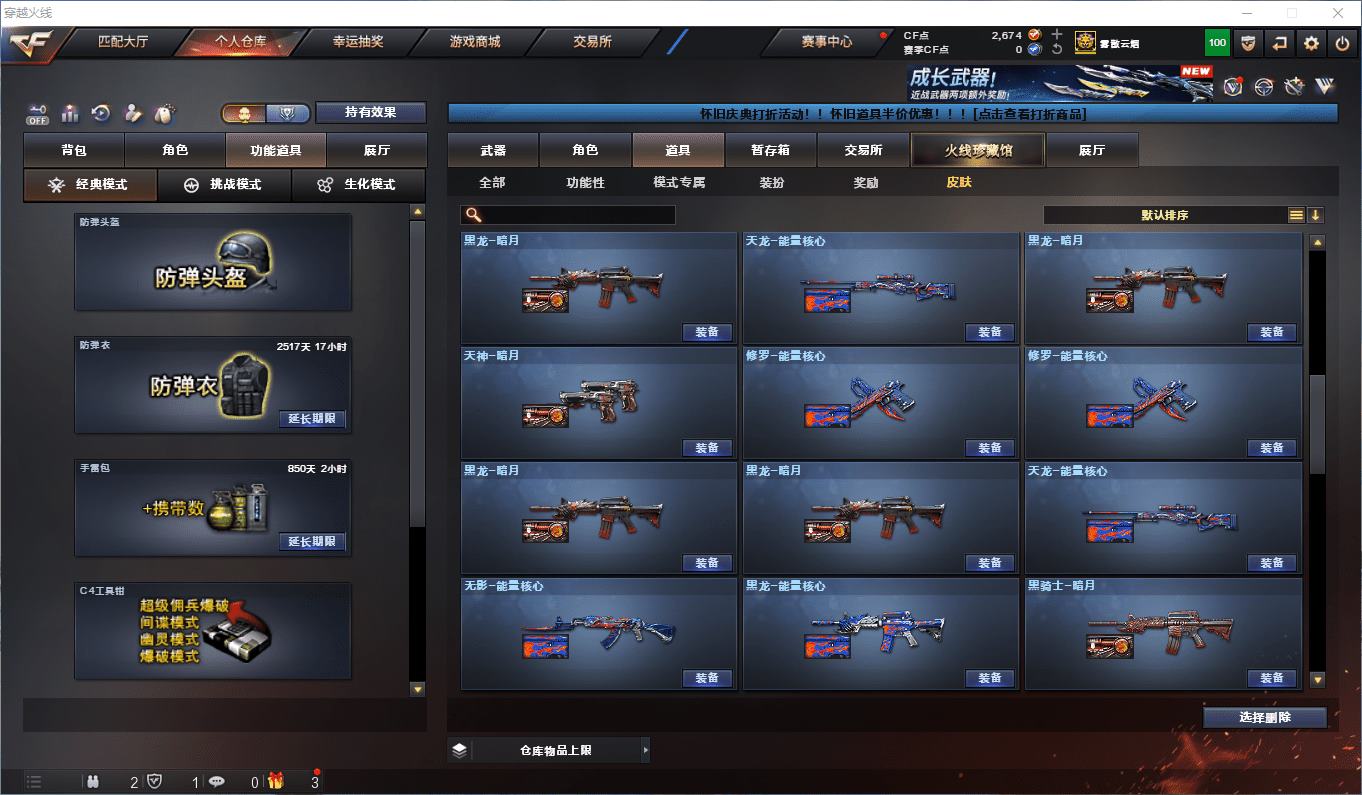Viewport: 1362px width, 795px height.
Task: Open the settings gear icon
Action: coord(1311,43)
